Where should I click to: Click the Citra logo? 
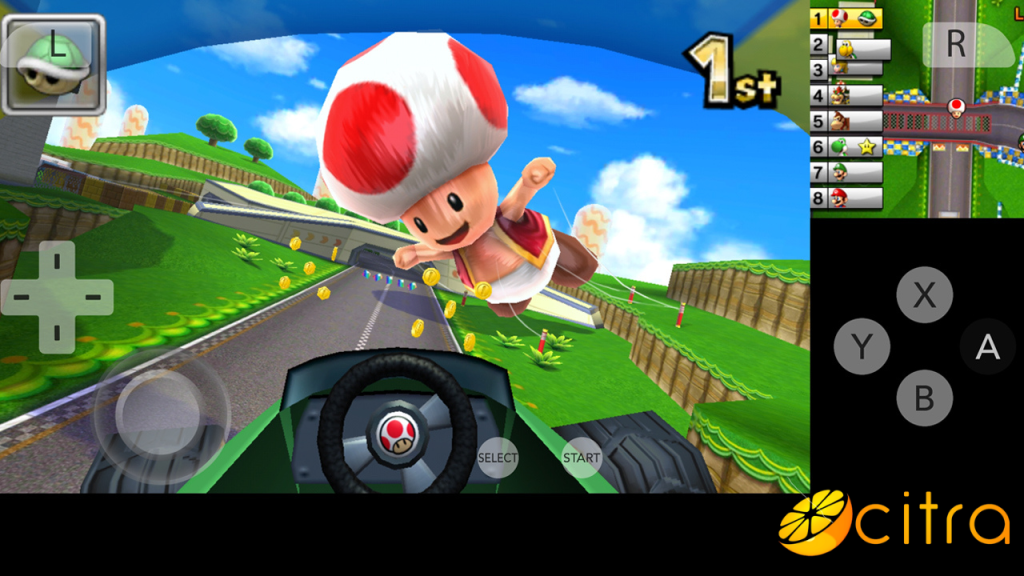[x=894, y=521]
